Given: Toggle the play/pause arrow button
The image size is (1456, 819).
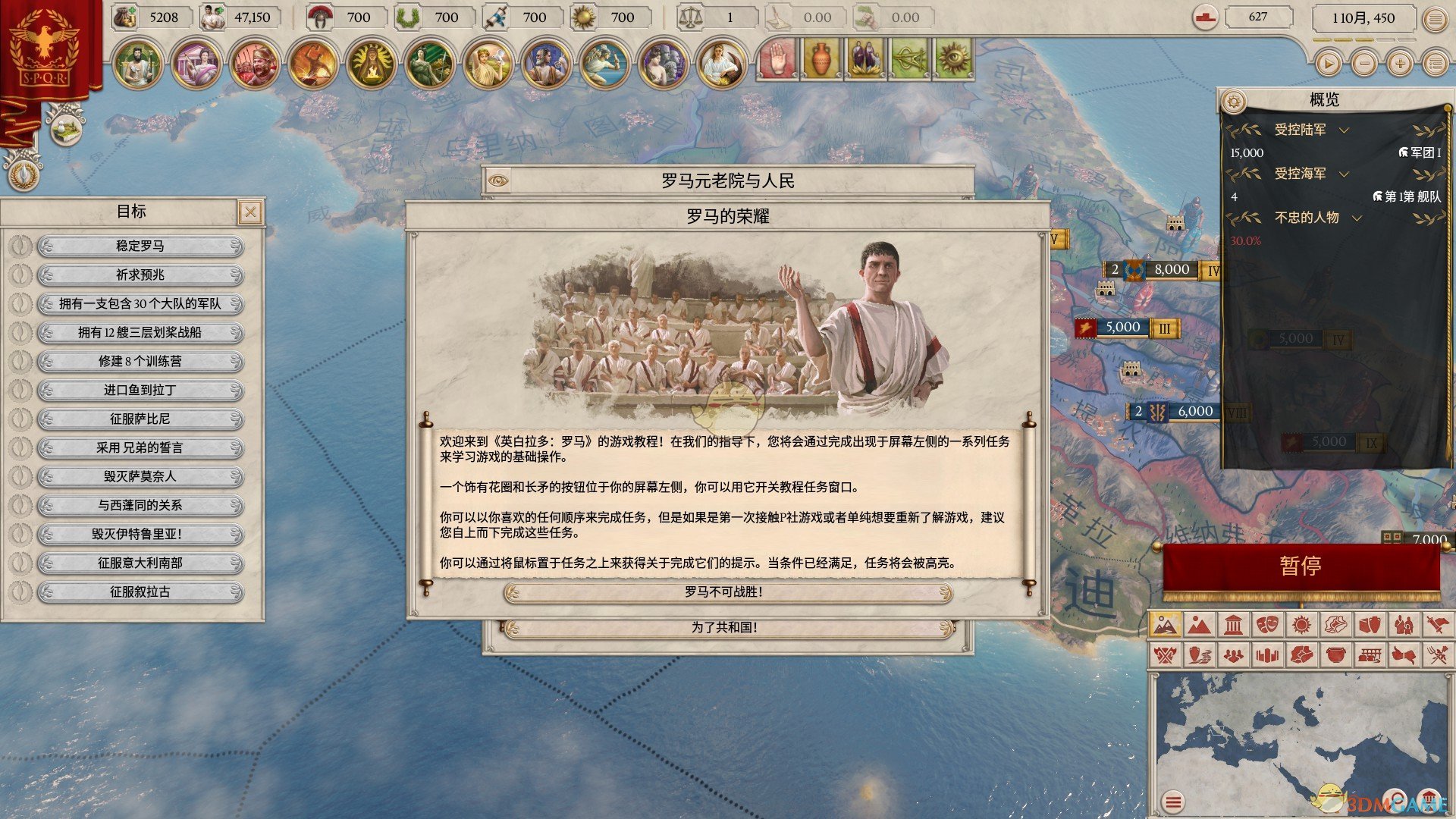Looking at the screenshot, I should tap(1328, 64).
